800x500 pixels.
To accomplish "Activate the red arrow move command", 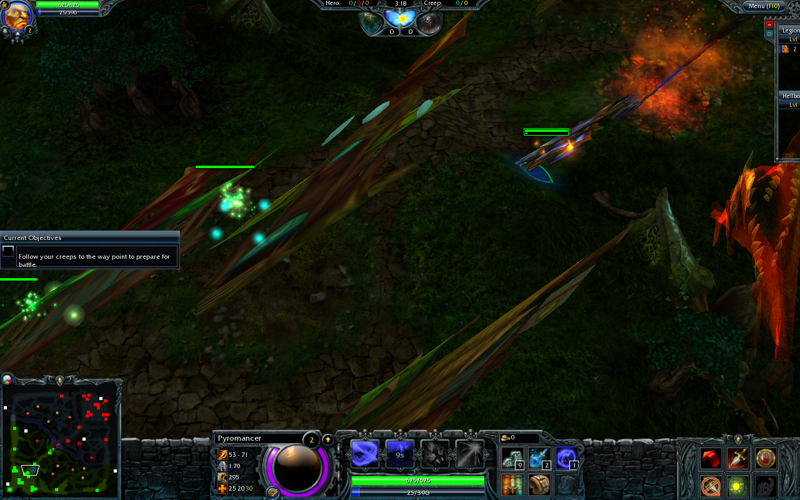I will (x=711, y=459).
